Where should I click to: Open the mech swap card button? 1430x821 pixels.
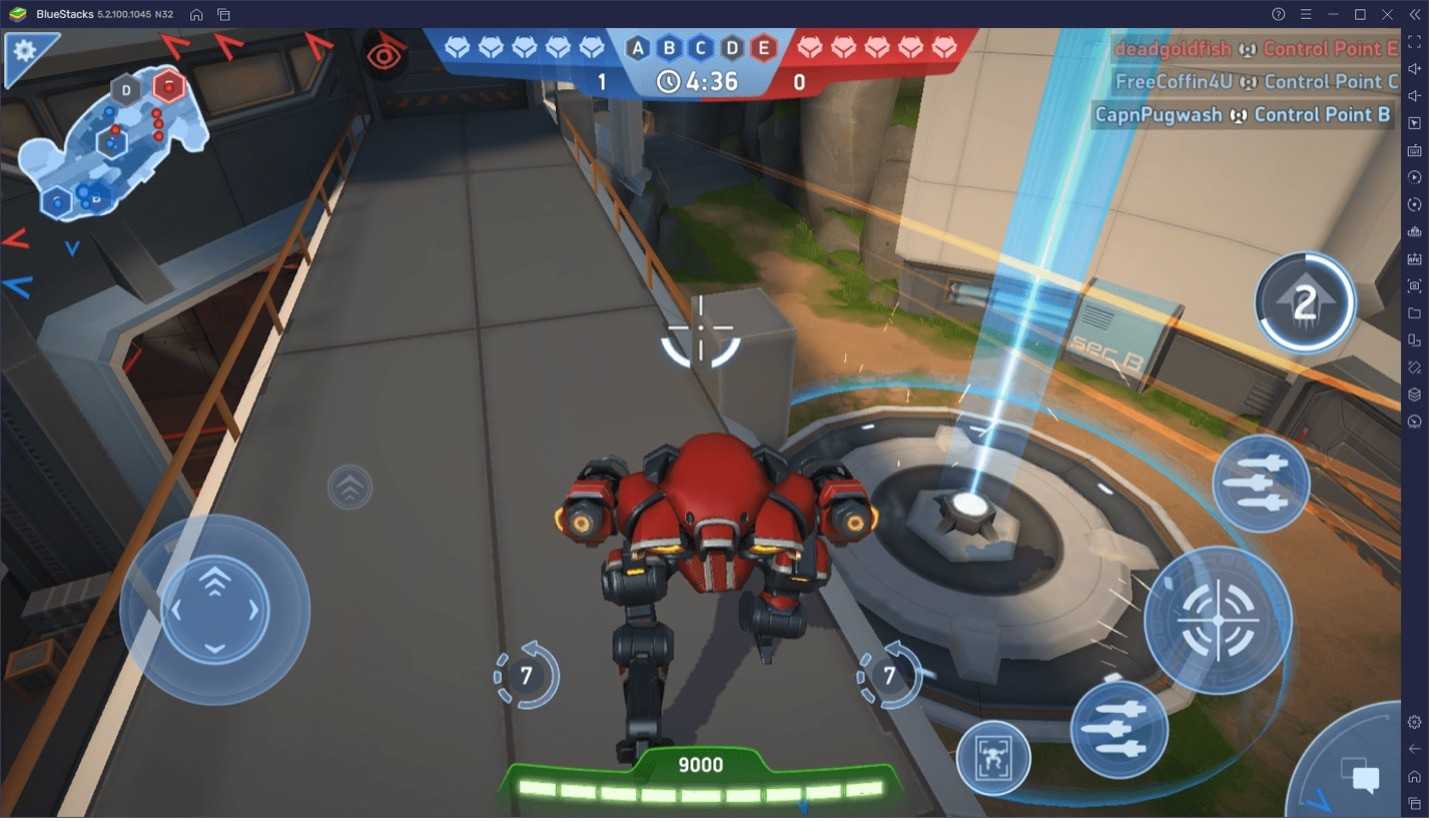click(x=993, y=758)
